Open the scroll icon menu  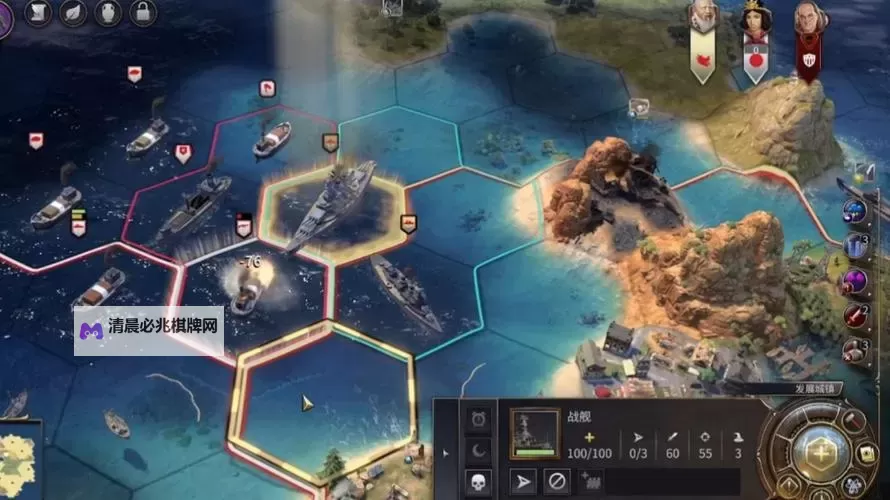click(39, 13)
